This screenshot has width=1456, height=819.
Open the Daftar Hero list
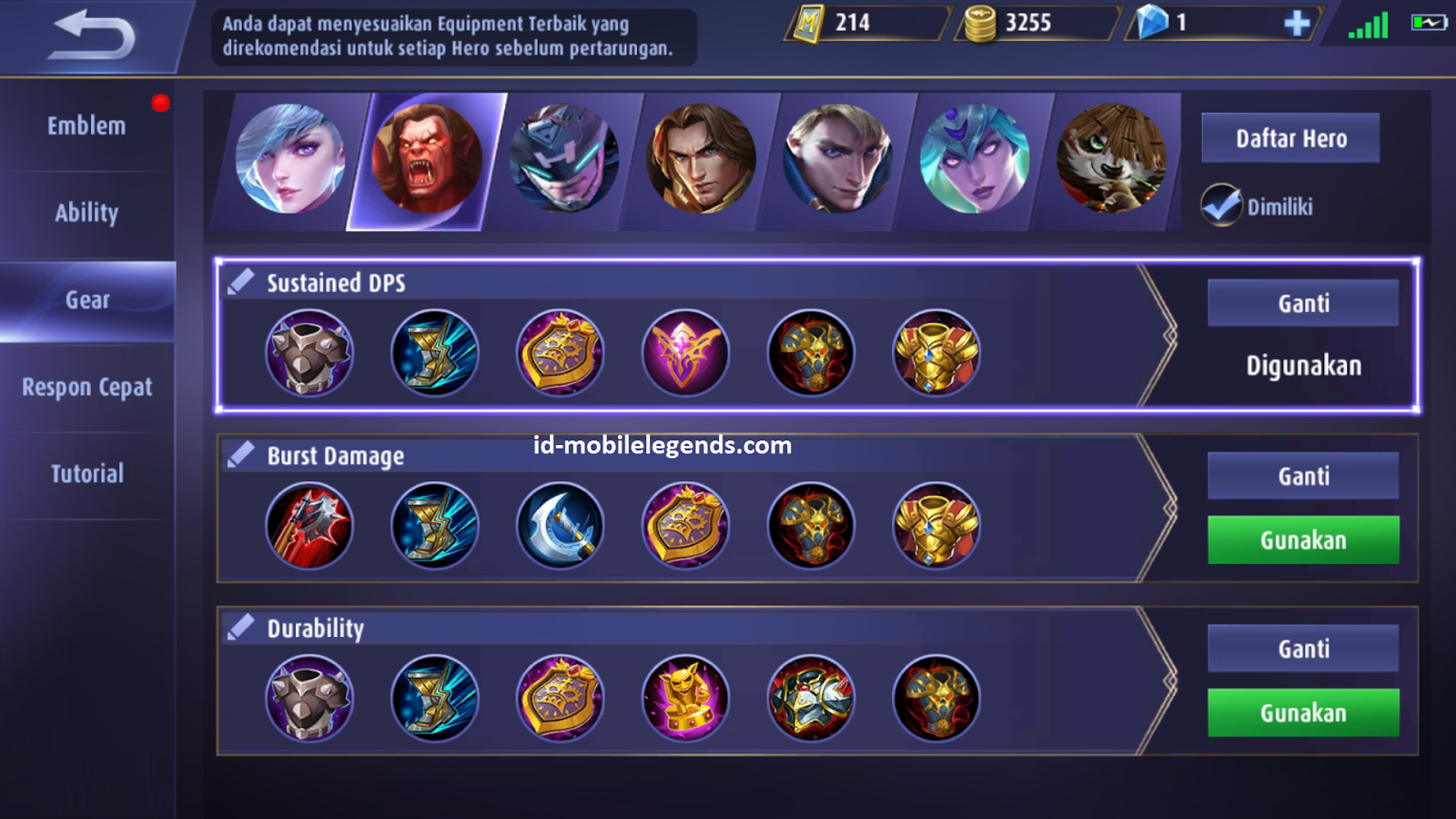[1290, 138]
